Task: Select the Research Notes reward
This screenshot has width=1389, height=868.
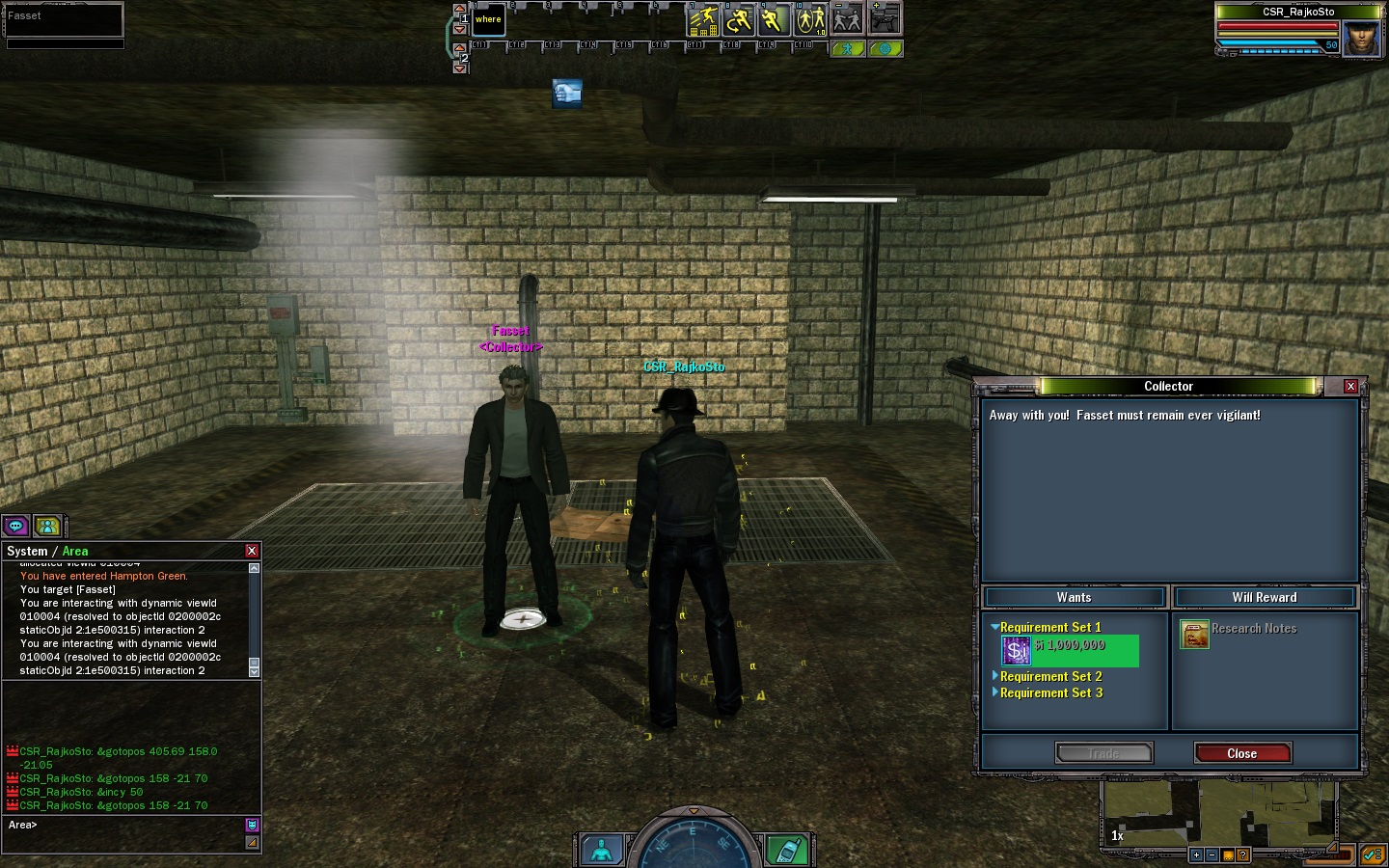Action: coord(1195,634)
